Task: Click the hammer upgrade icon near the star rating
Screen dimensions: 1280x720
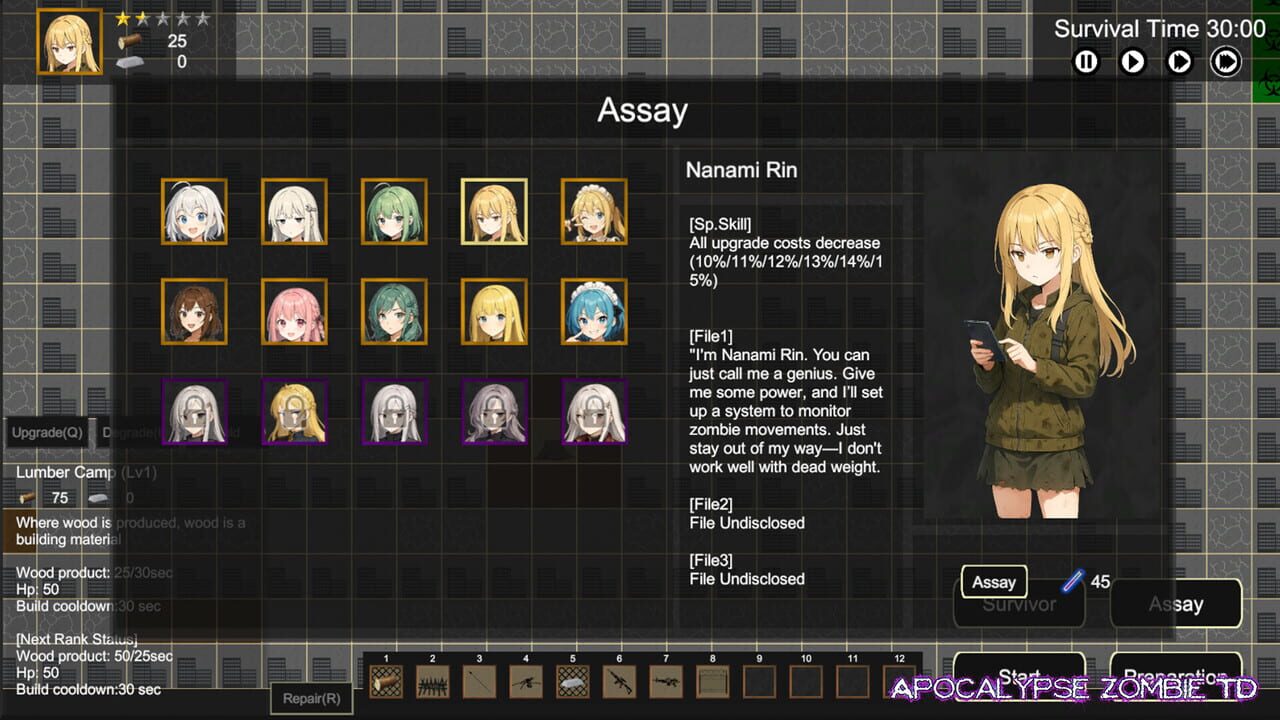Action: click(129, 40)
